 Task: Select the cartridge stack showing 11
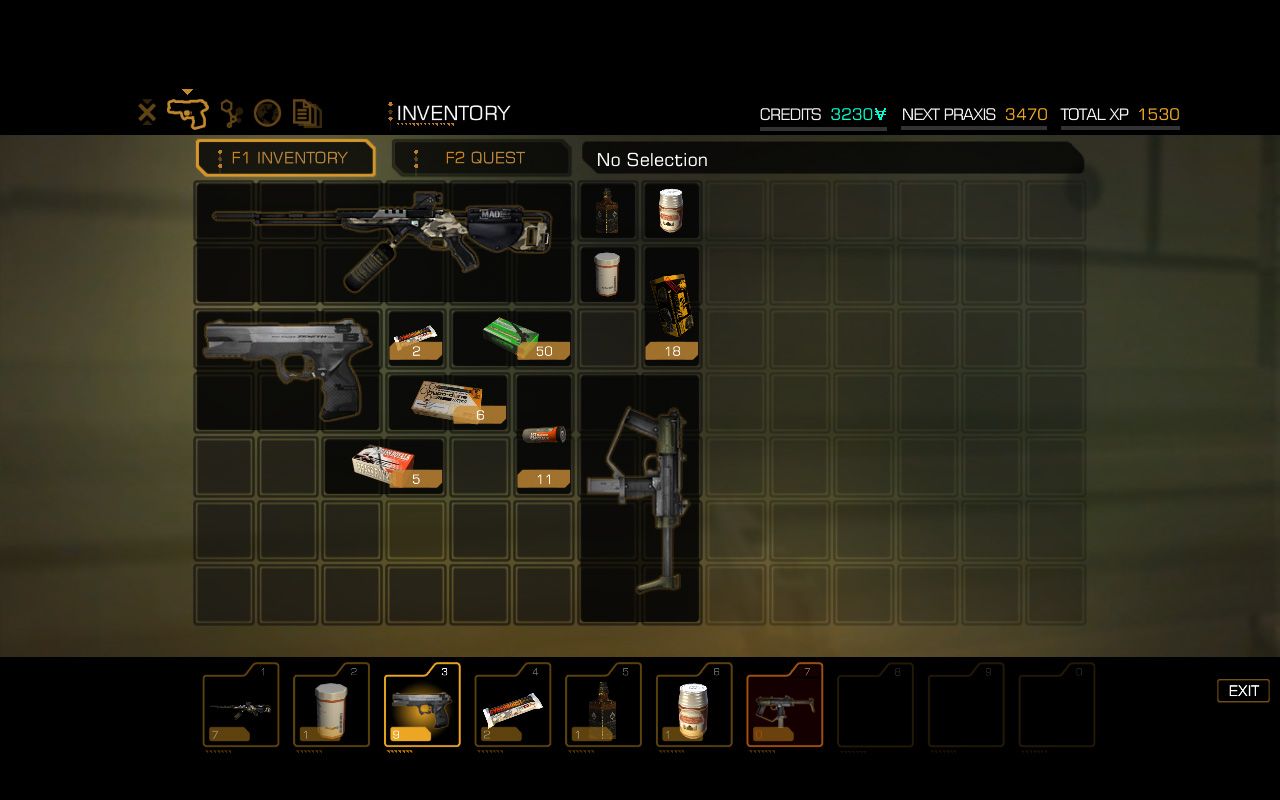coord(544,436)
